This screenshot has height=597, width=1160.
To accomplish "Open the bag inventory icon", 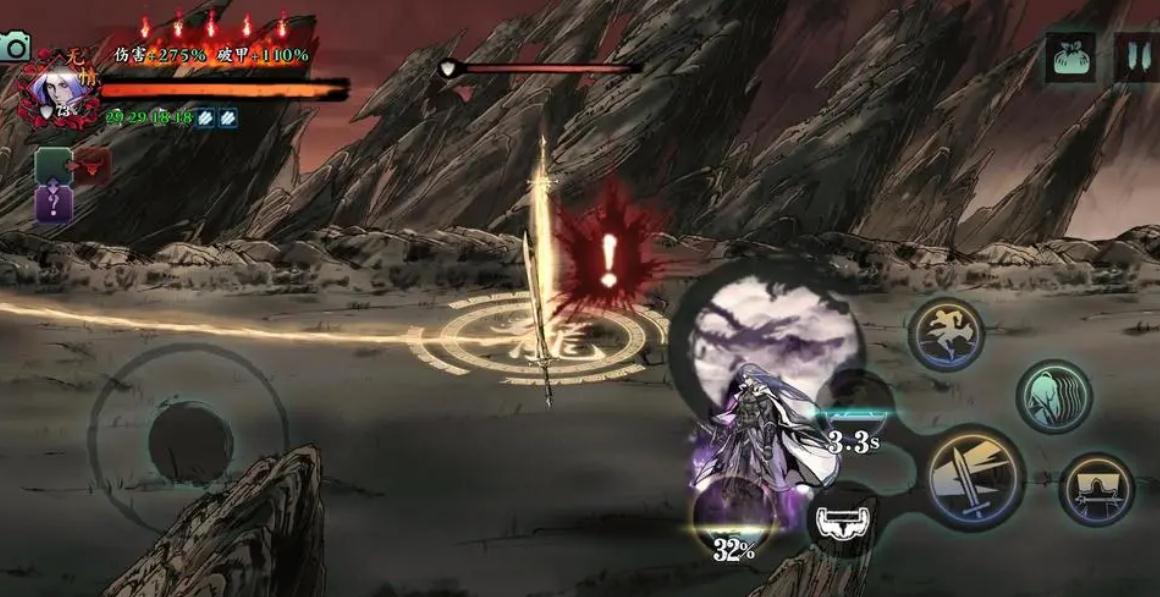I will click(1071, 57).
